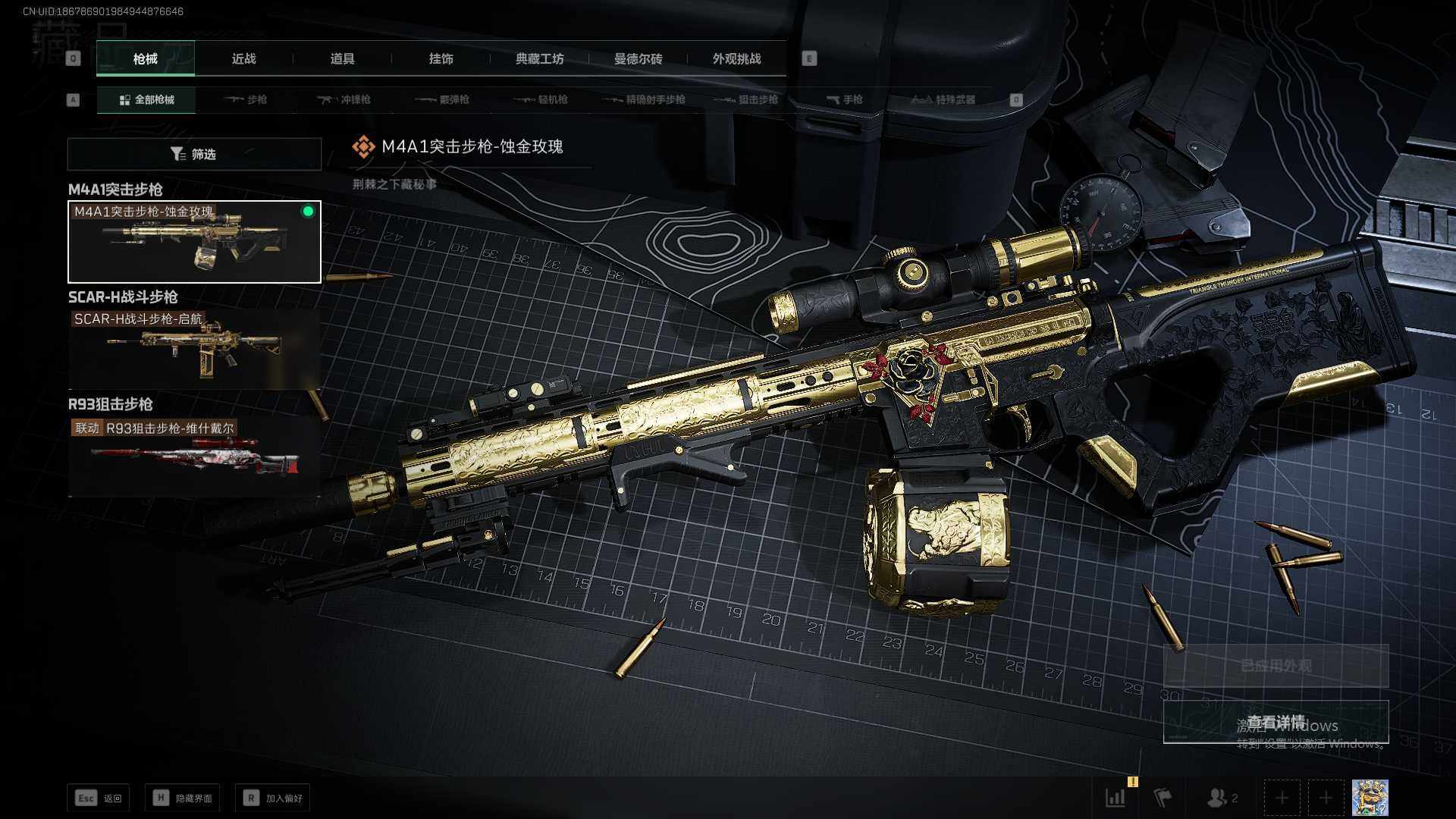
Task: Open the 曼德尔砖 tab
Action: click(638, 58)
